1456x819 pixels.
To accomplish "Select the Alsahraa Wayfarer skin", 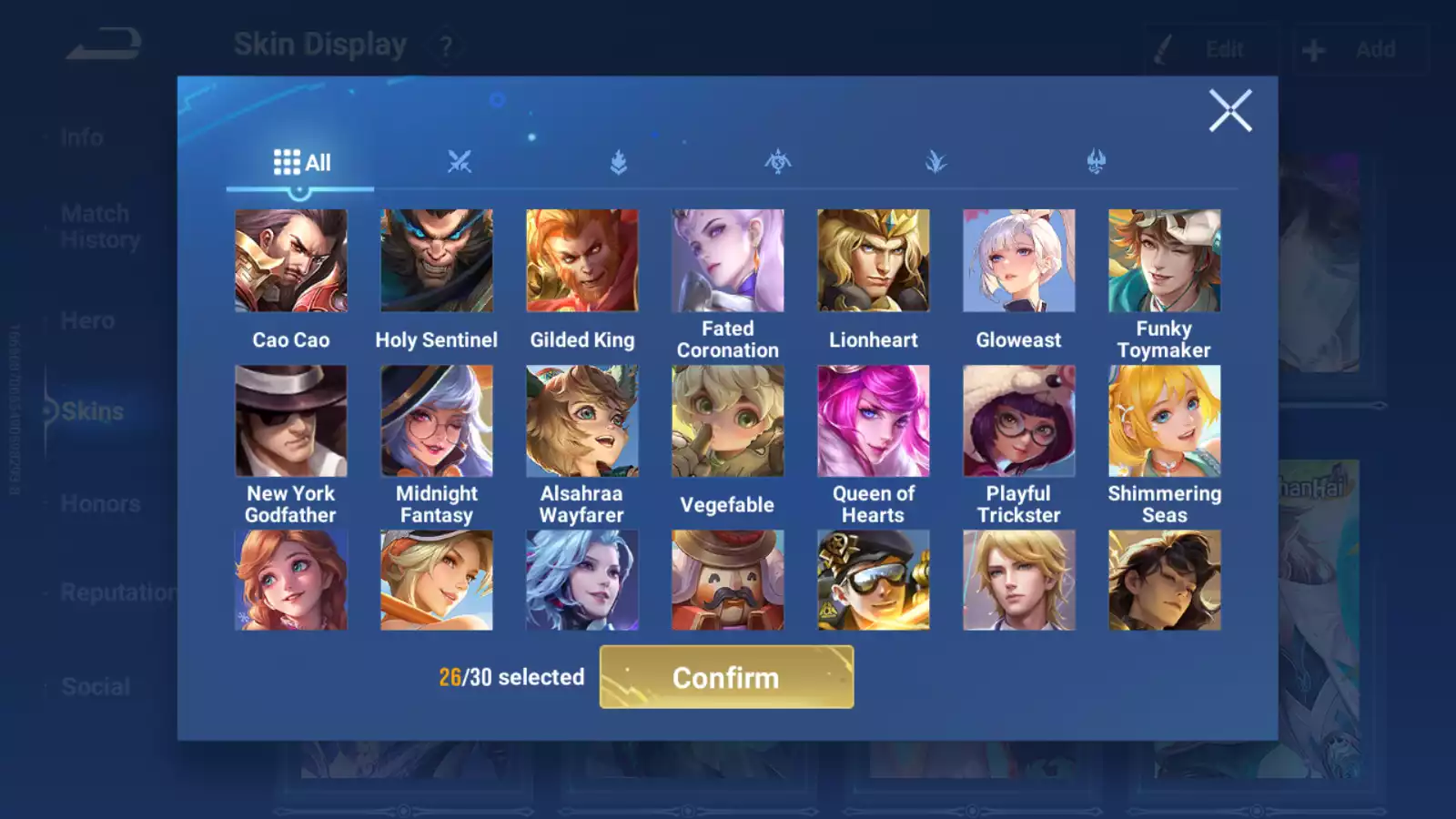I will tap(582, 420).
